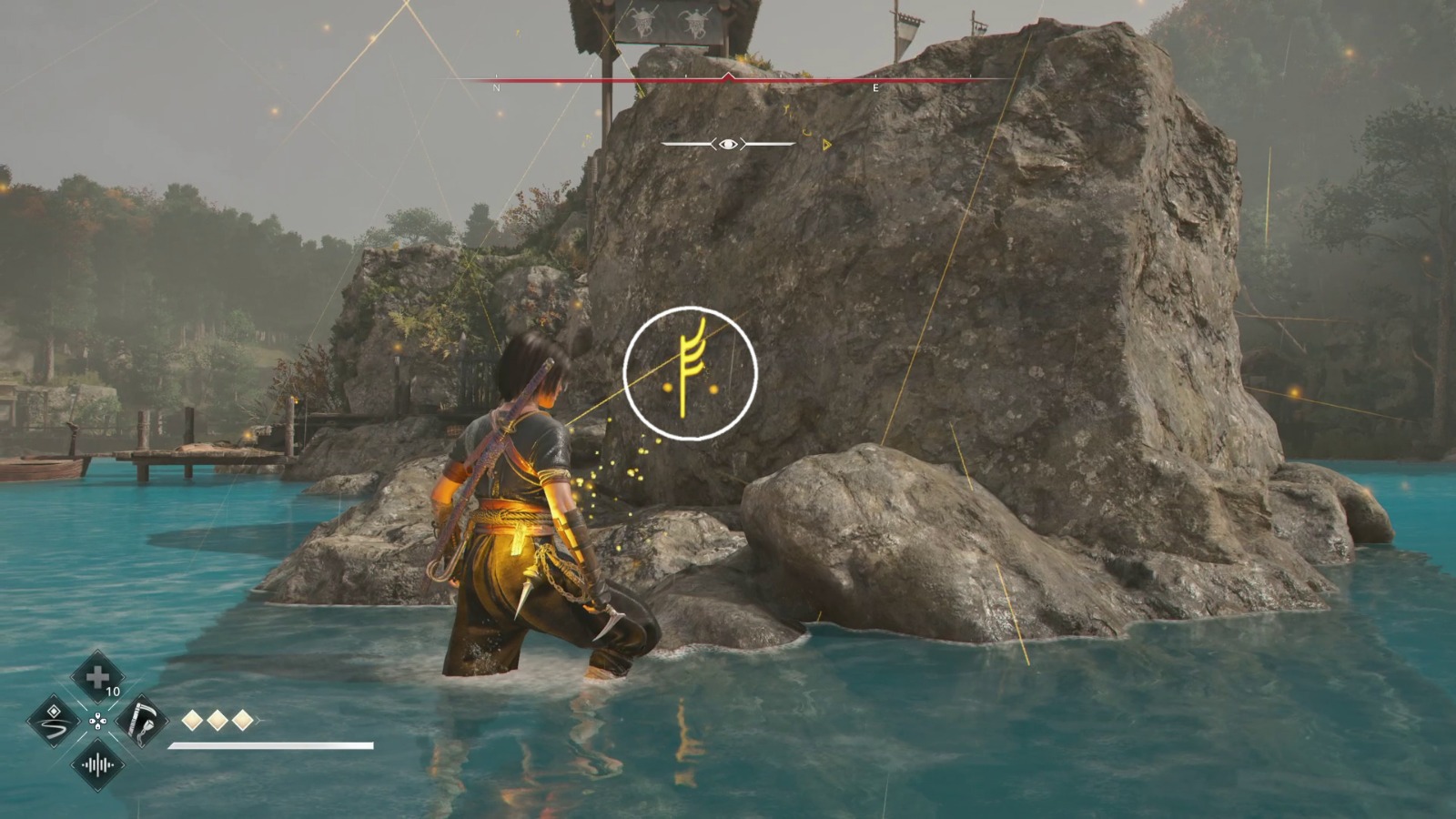Click the observe eye indicator below the compass
The width and height of the screenshot is (1456, 819).
tap(728, 144)
